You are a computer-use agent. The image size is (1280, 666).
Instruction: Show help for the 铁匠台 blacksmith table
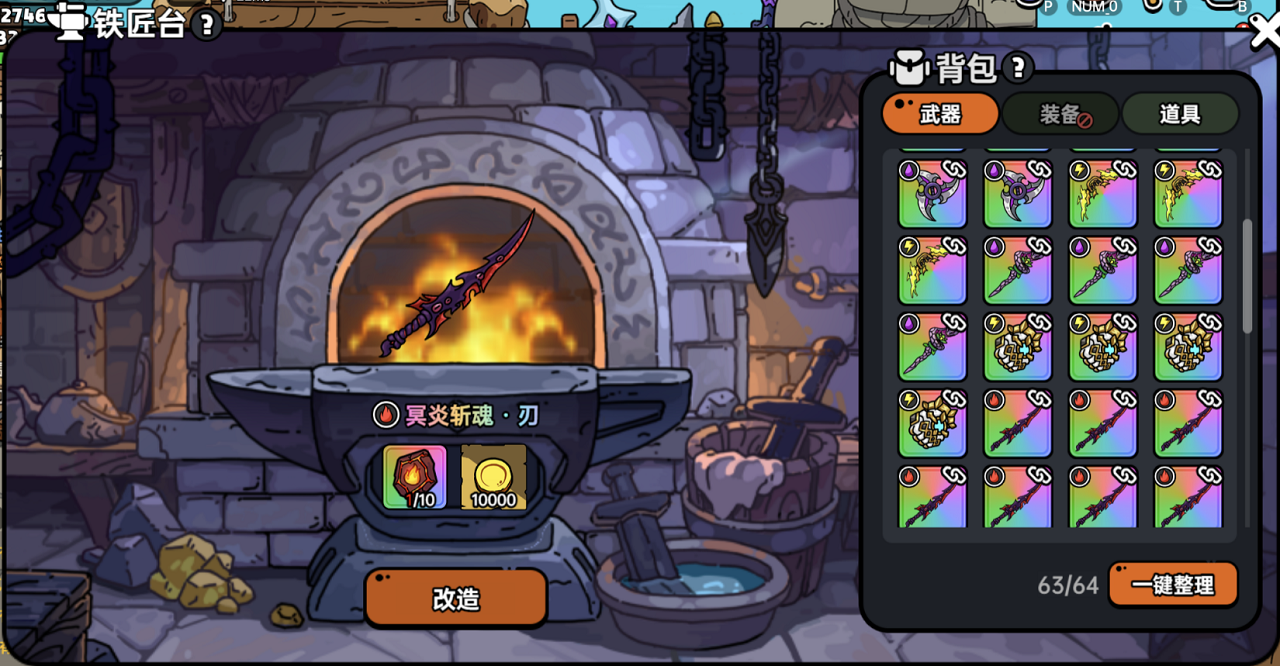[206, 25]
